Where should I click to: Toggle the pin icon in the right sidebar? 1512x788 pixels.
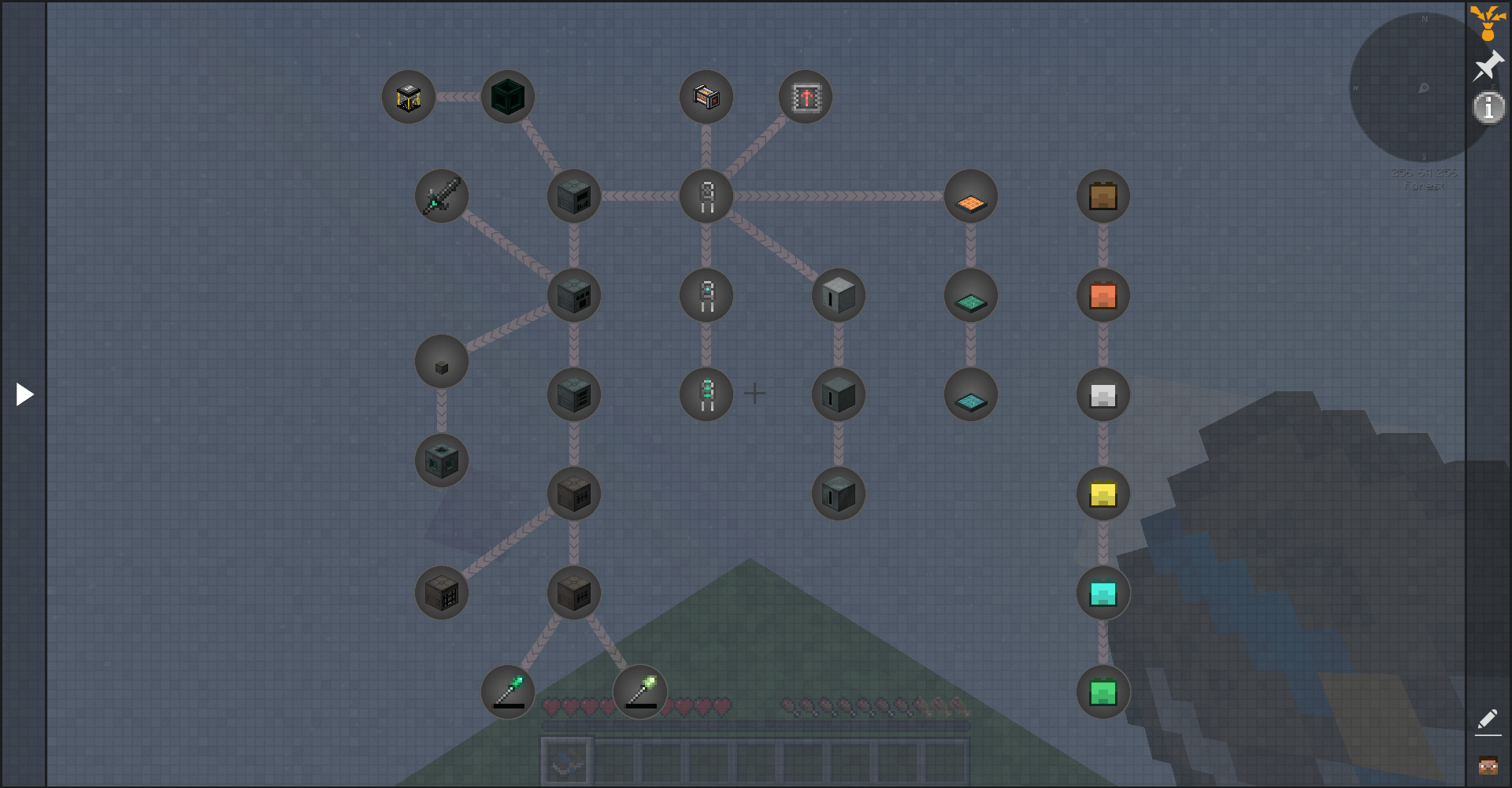pyautogui.click(x=1488, y=65)
